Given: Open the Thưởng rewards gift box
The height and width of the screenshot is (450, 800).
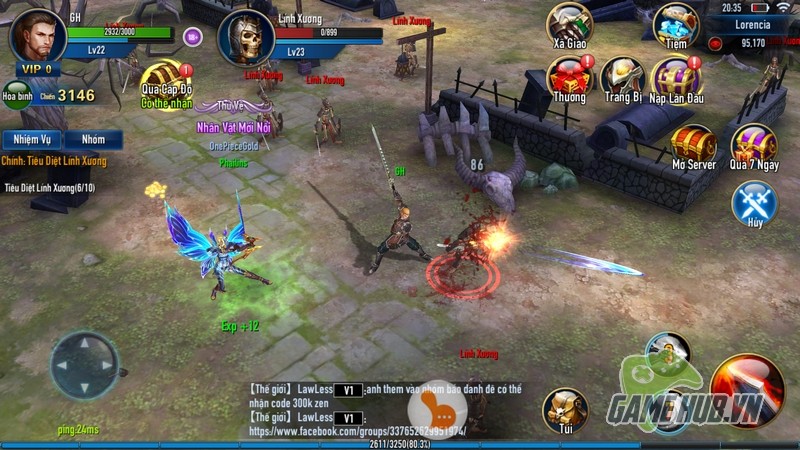Looking at the screenshot, I should pyautogui.click(x=569, y=78).
